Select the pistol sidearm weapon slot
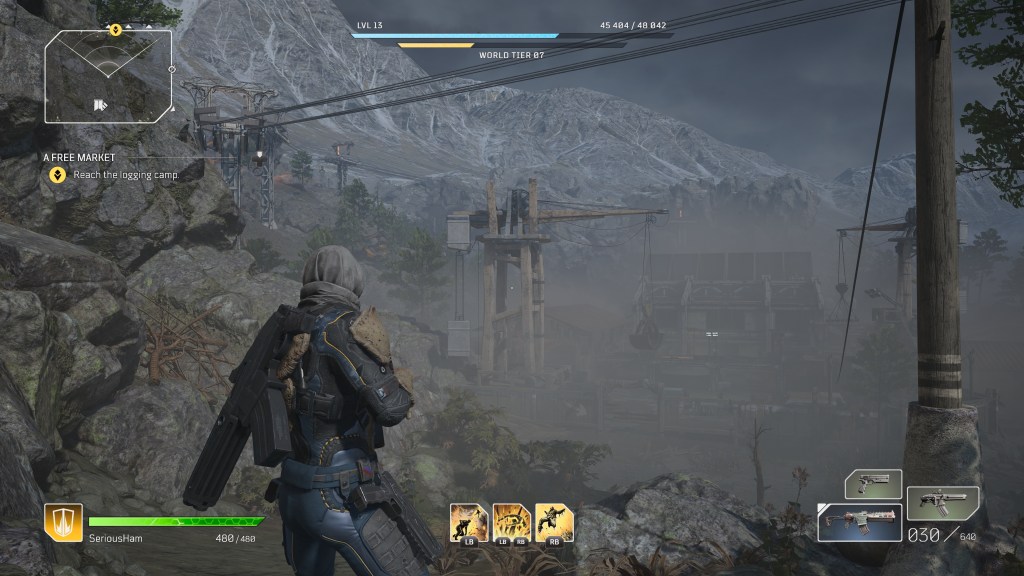1024x576 pixels. [x=873, y=484]
